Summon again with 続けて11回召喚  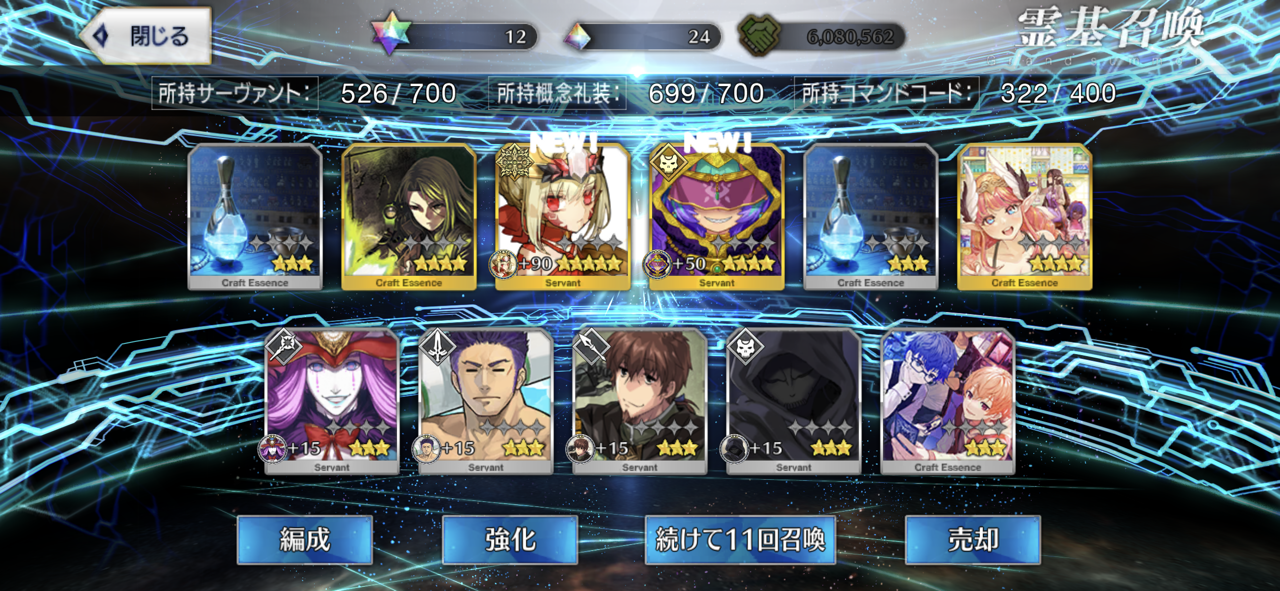pos(740,540)
